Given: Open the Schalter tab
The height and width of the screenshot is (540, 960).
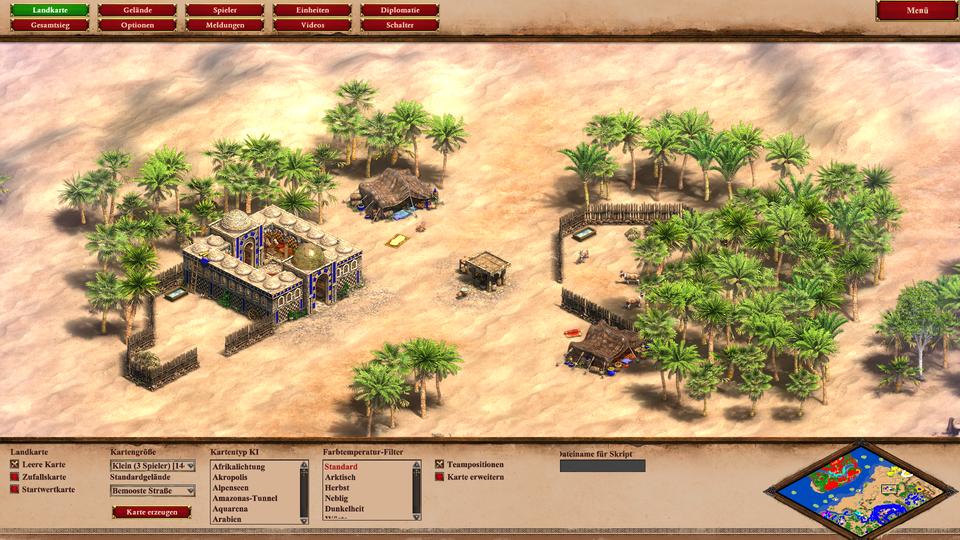Looking at the screenshot, I should pos(399,25).
